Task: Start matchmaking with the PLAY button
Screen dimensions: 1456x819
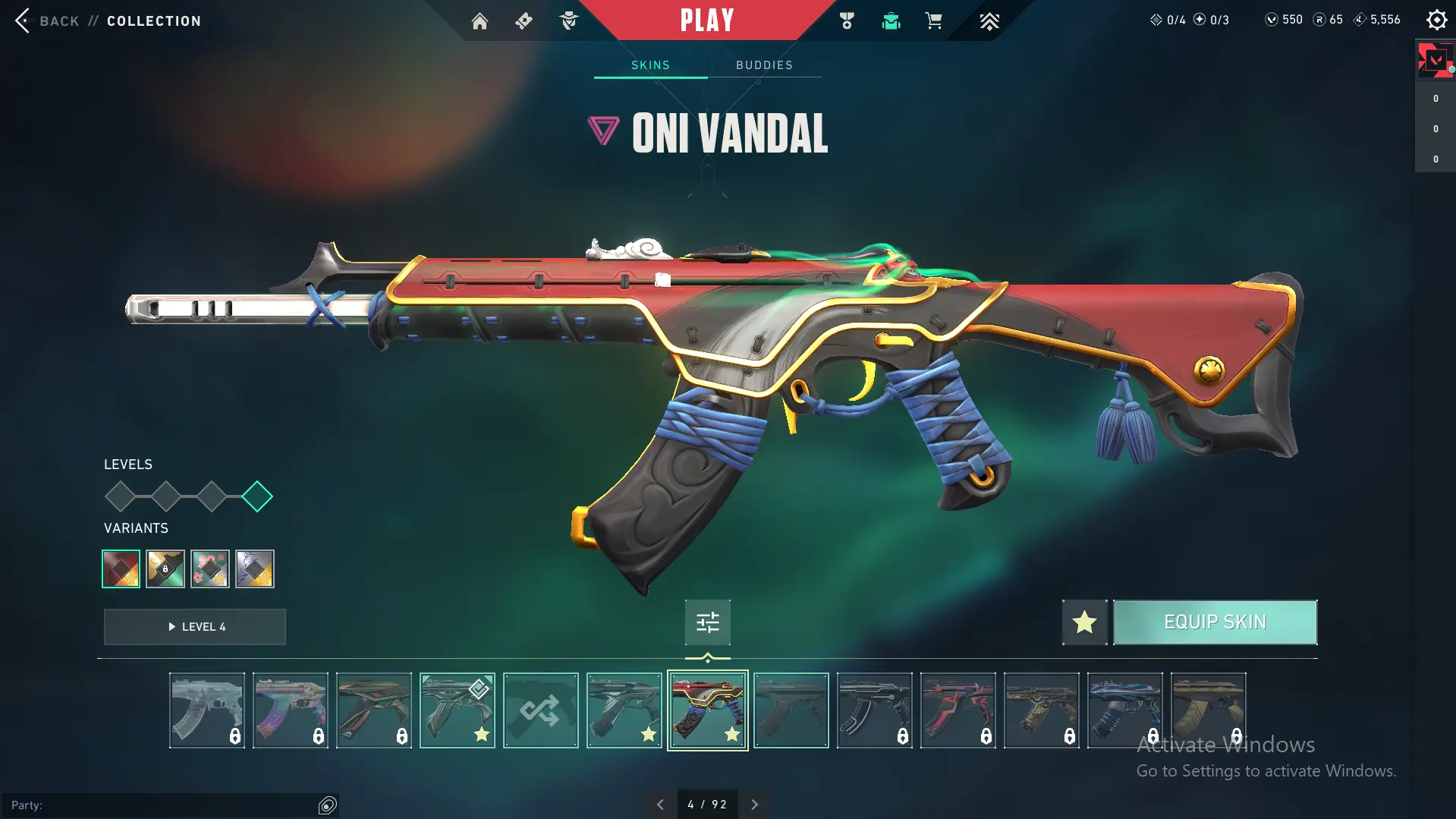Action: pyautogui.click(x=706, y=20)
